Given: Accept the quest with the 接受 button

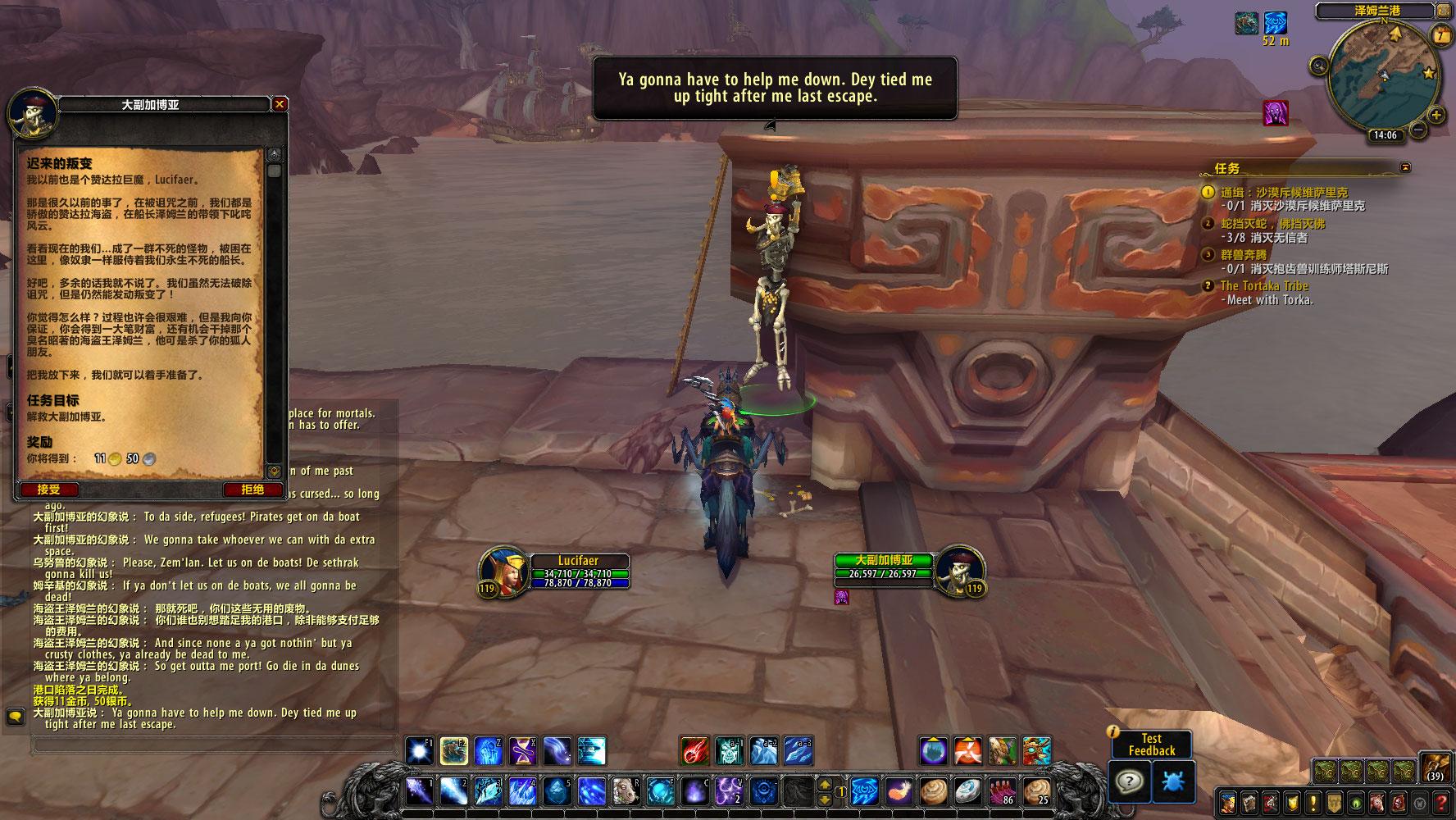Looking at the screenshot, I should (x=48, y=490).
